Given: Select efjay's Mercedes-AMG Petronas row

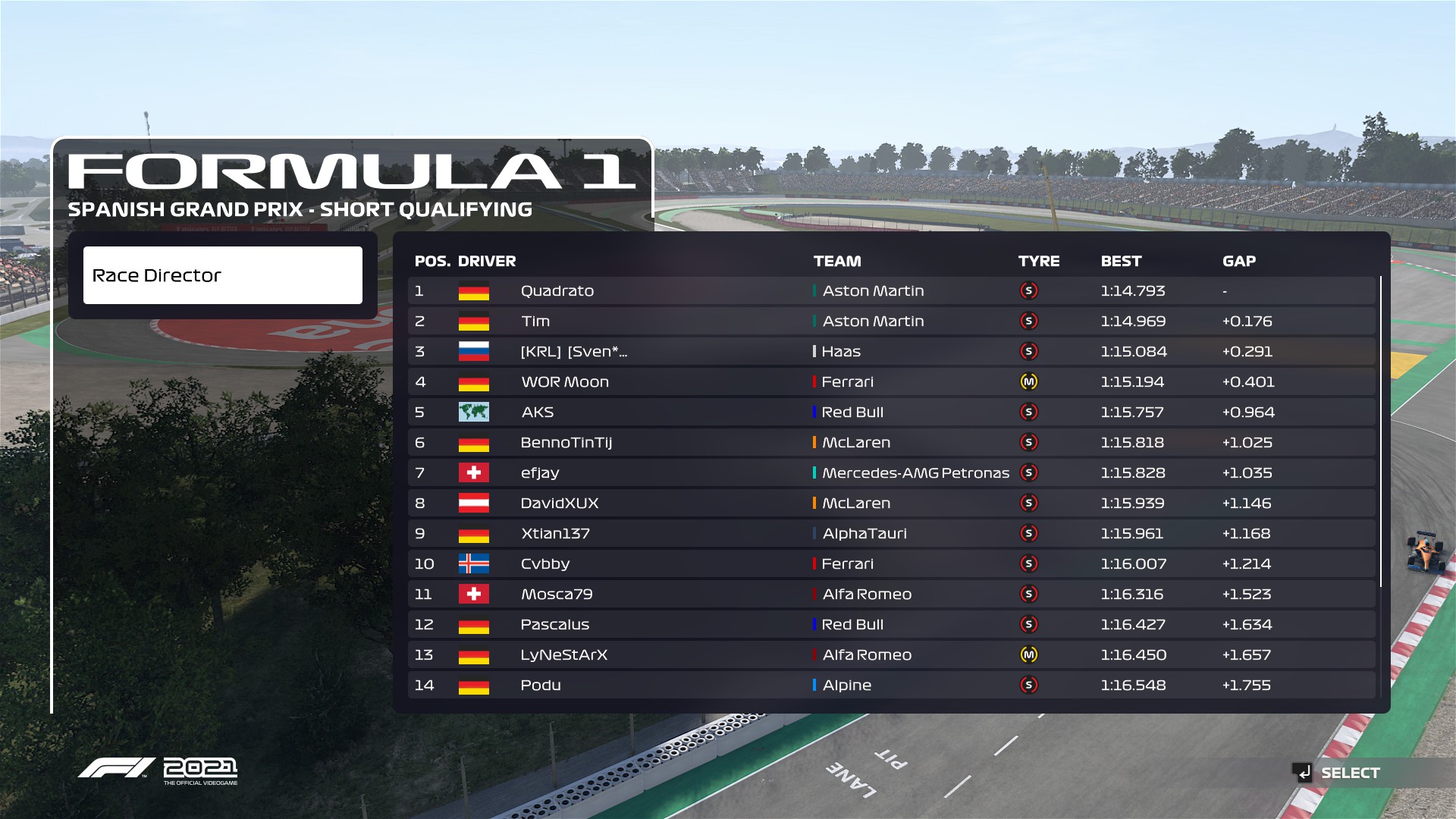Looking at the screenshot, I should click(891, 473).
